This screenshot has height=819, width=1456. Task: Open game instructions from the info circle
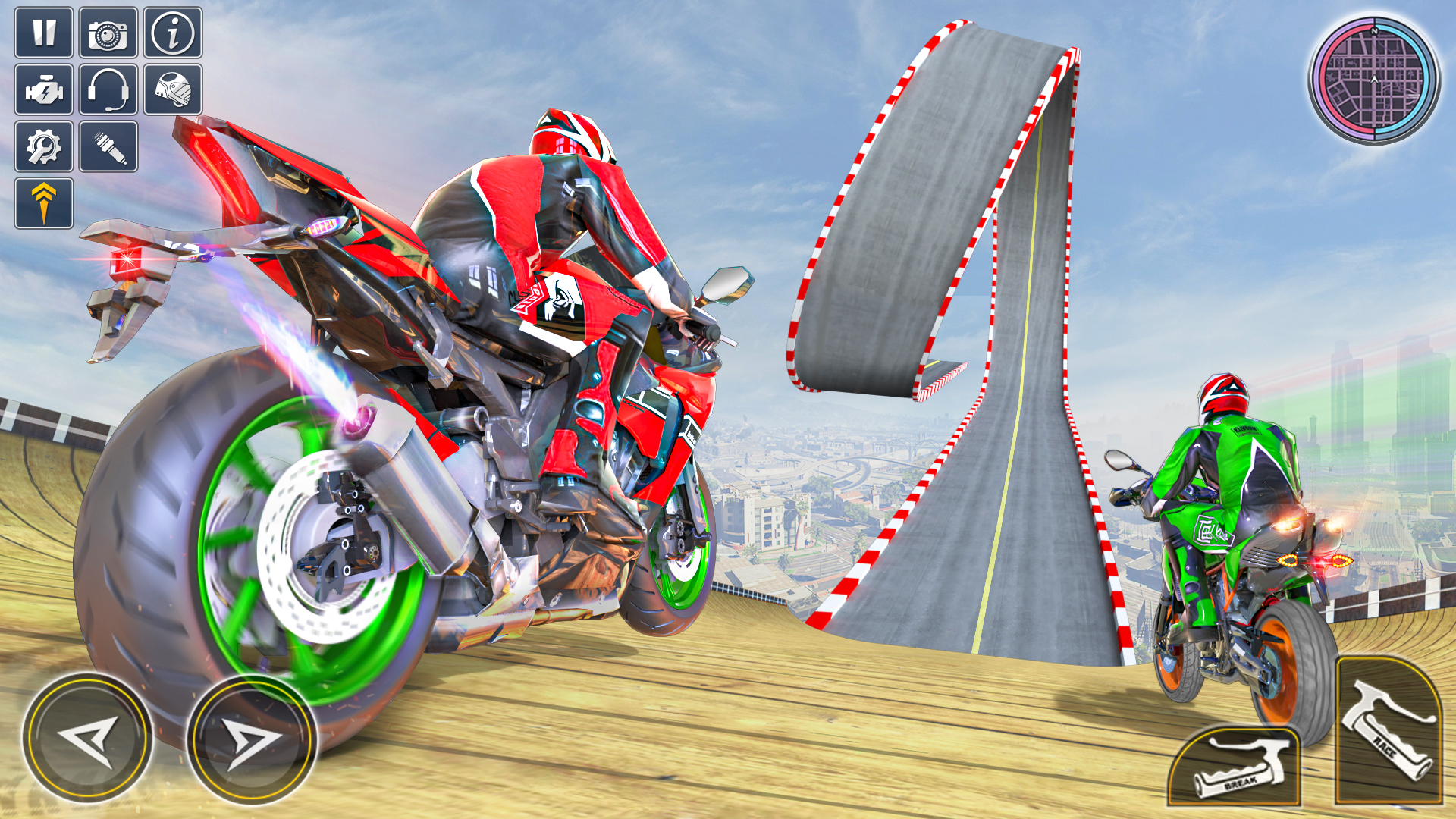point(173,33)
